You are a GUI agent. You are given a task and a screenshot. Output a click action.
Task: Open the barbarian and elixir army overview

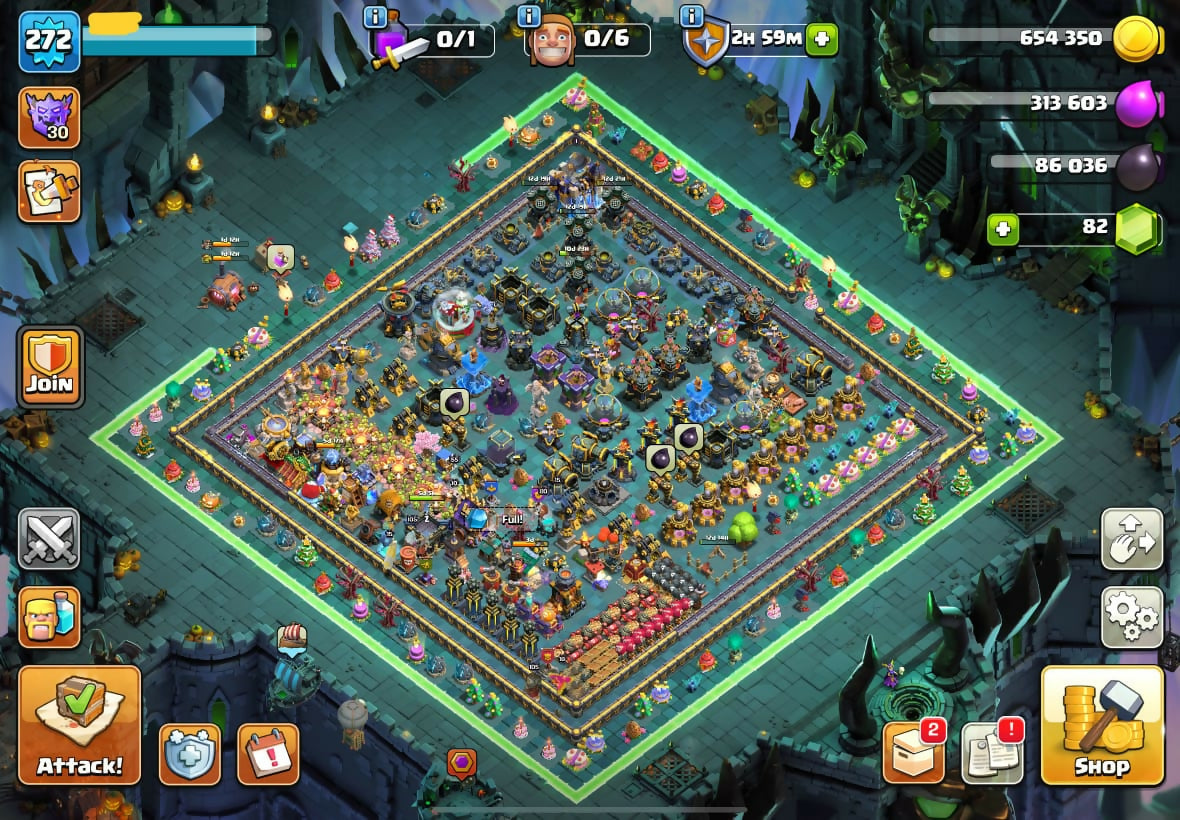(x=49, y=616)
